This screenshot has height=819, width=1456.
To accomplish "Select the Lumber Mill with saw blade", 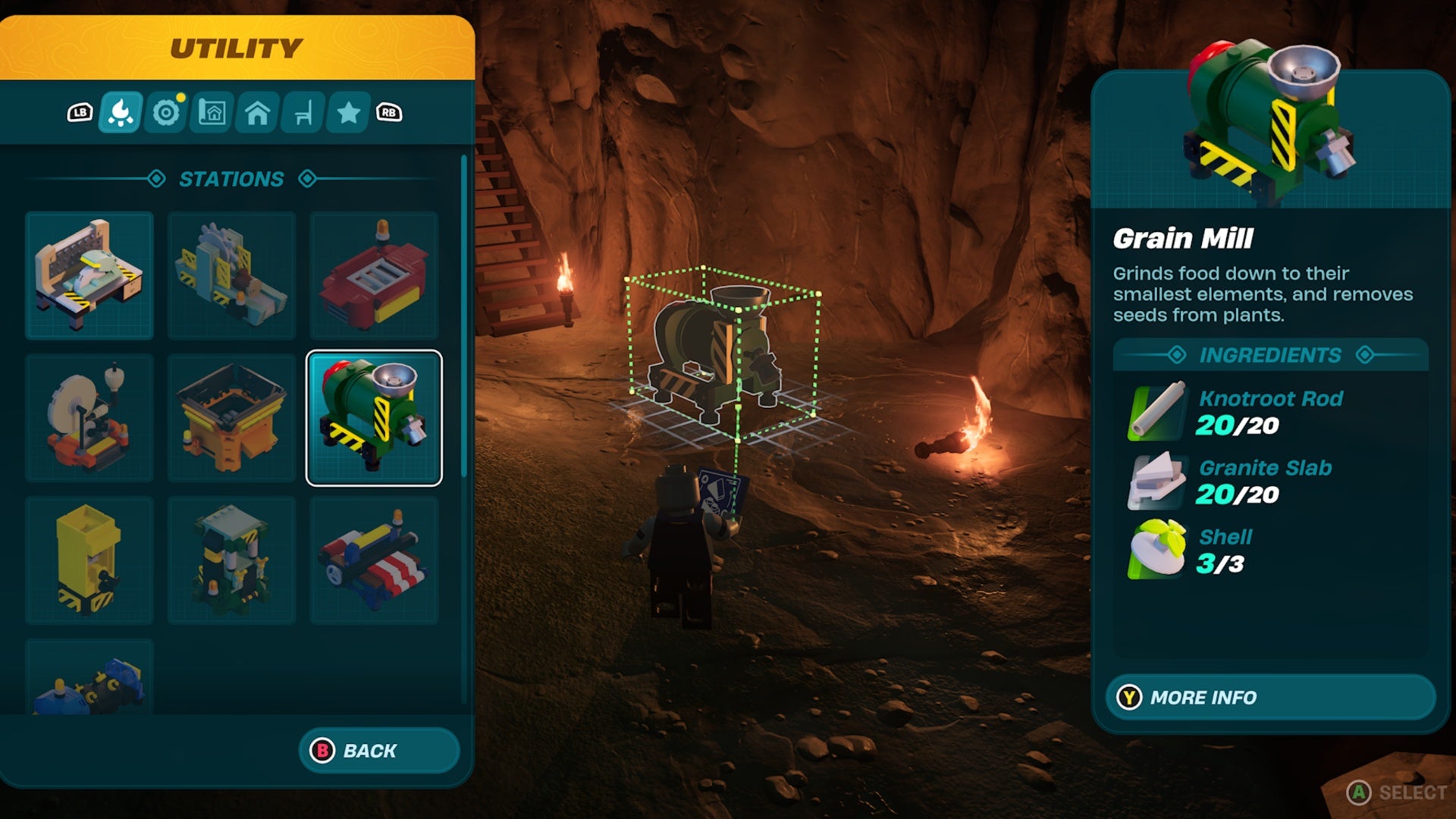I will 231,275.
